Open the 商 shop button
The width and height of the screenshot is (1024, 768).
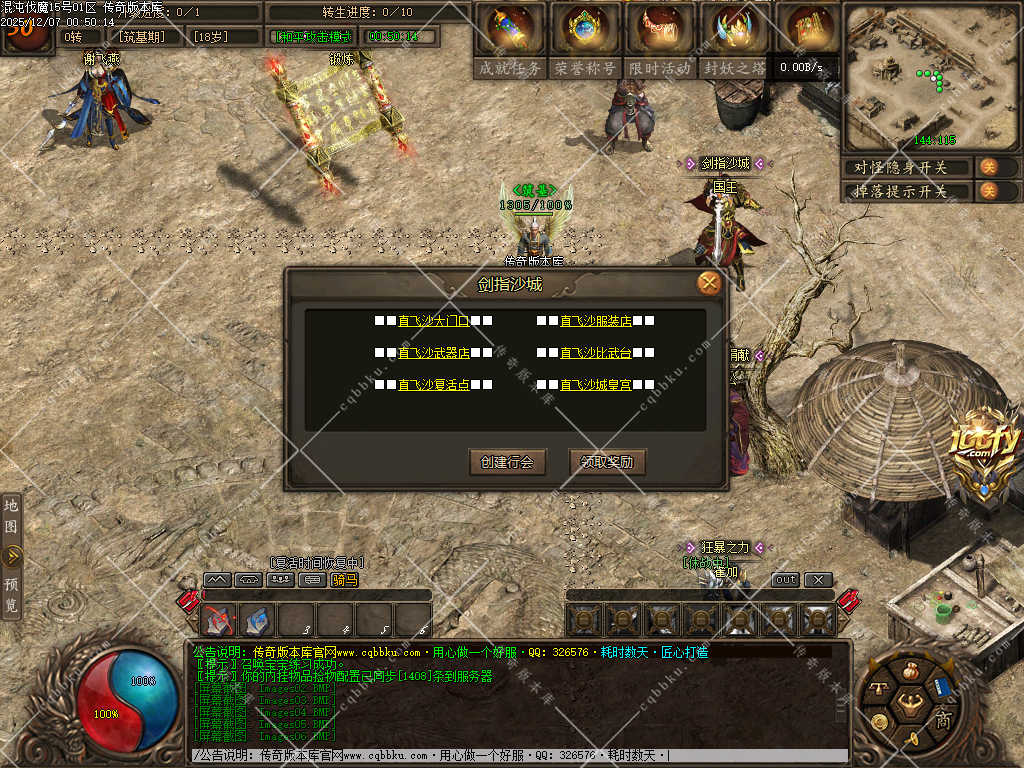point(943,719)
